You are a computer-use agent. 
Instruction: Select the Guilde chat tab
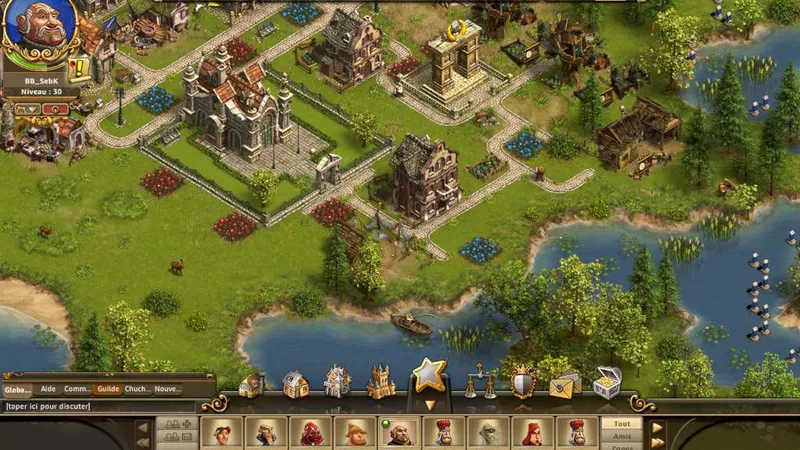click(108, 389)
